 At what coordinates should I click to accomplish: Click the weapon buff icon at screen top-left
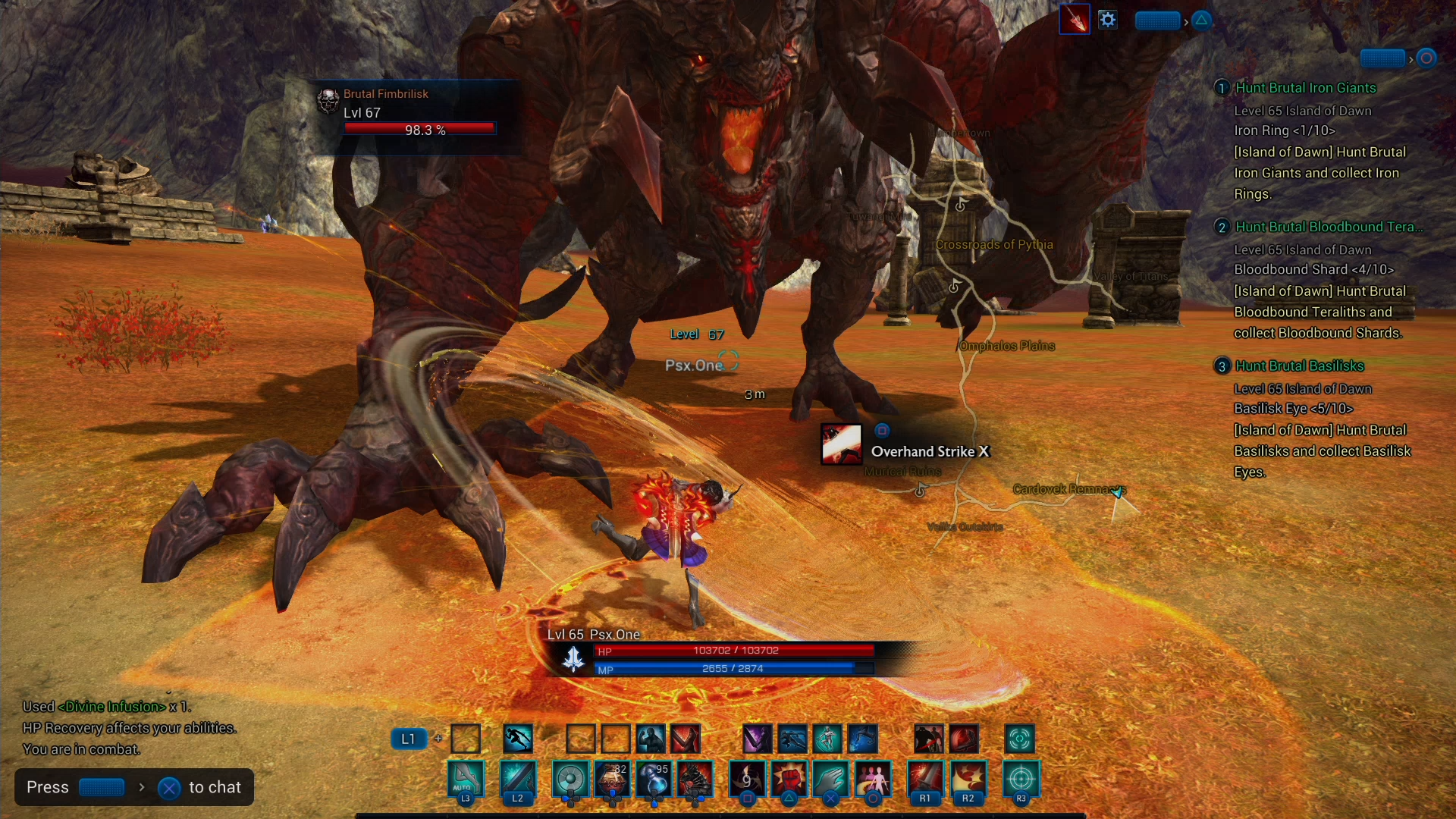[x=1074, y=19]
